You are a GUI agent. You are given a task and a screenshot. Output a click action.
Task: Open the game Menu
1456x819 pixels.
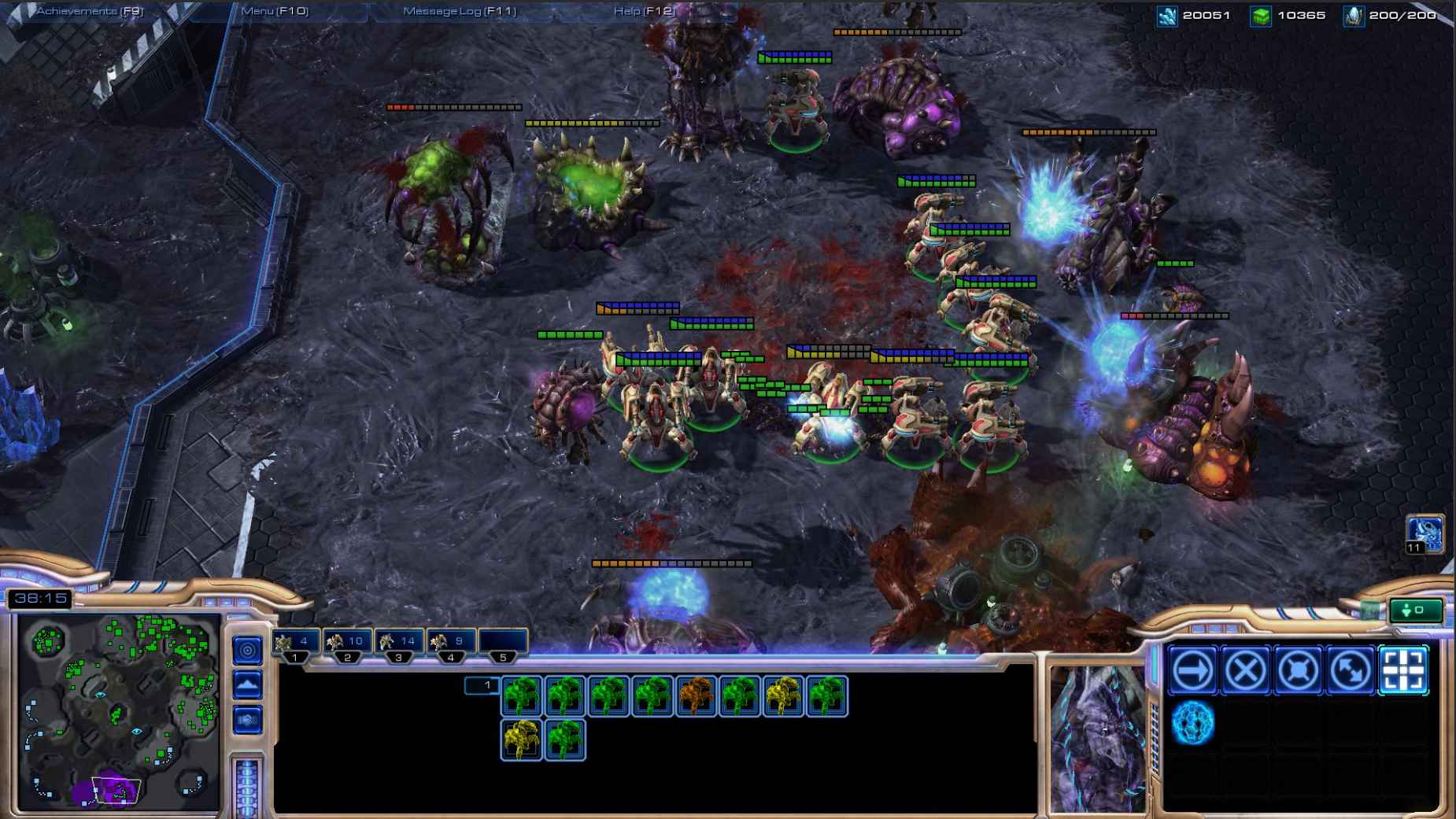[x=275, y=11]
